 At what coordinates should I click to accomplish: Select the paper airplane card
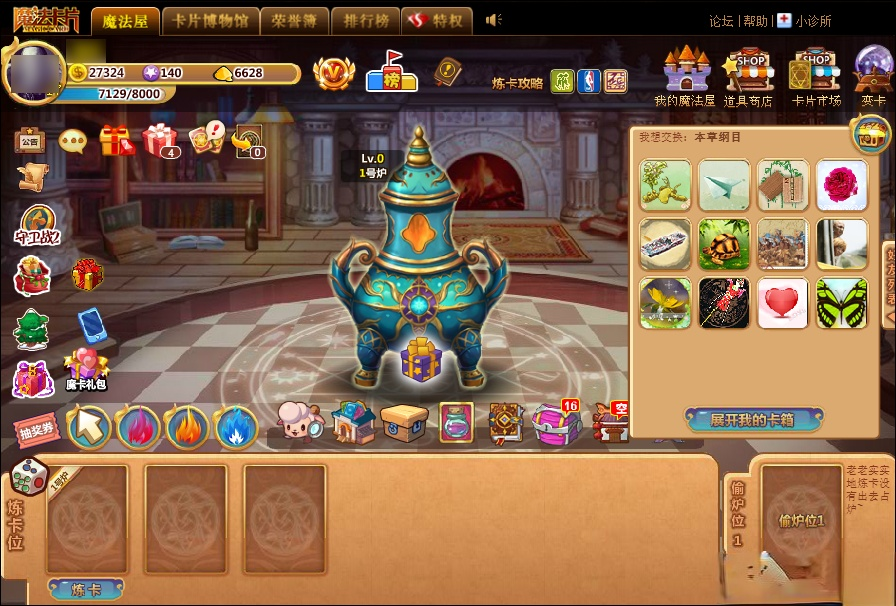724,185
